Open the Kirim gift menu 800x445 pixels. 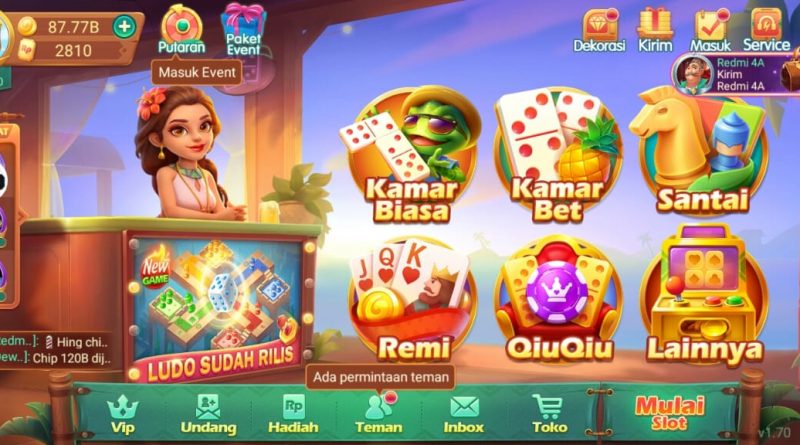[x=654, y=28]
